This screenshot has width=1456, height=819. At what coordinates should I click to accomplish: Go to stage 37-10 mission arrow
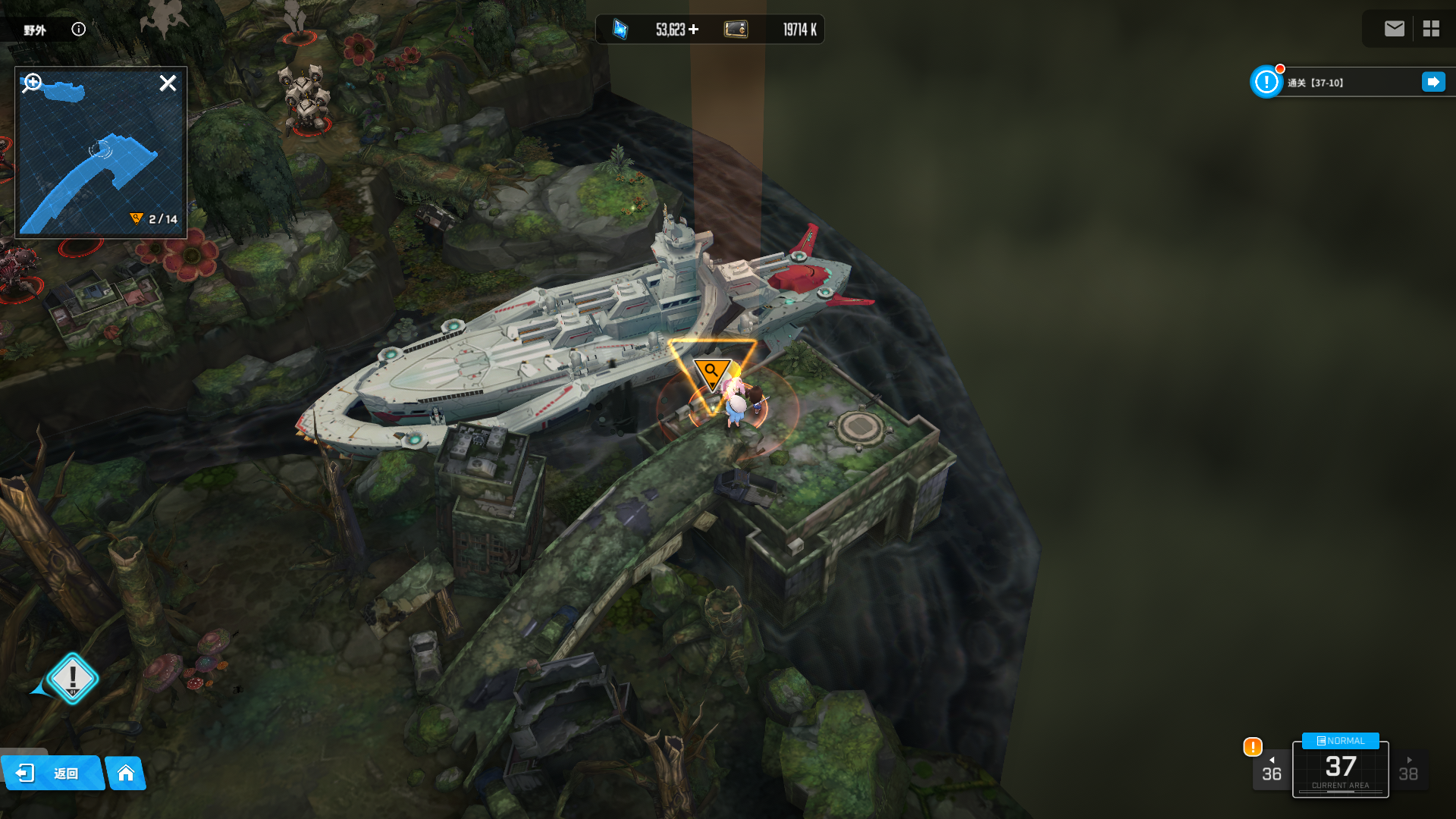(1432, 82)
